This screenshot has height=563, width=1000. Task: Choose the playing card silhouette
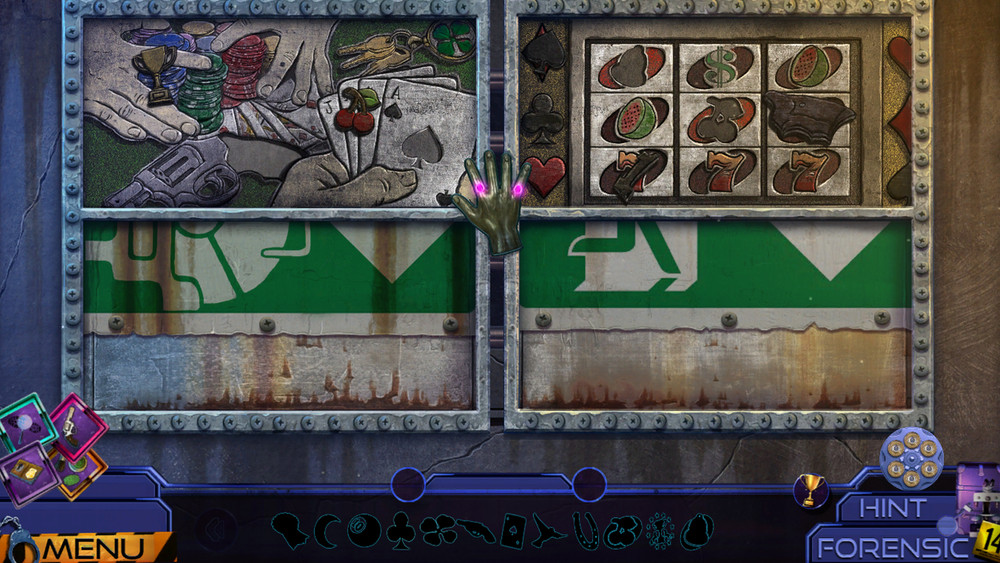[x=514, y=529]
